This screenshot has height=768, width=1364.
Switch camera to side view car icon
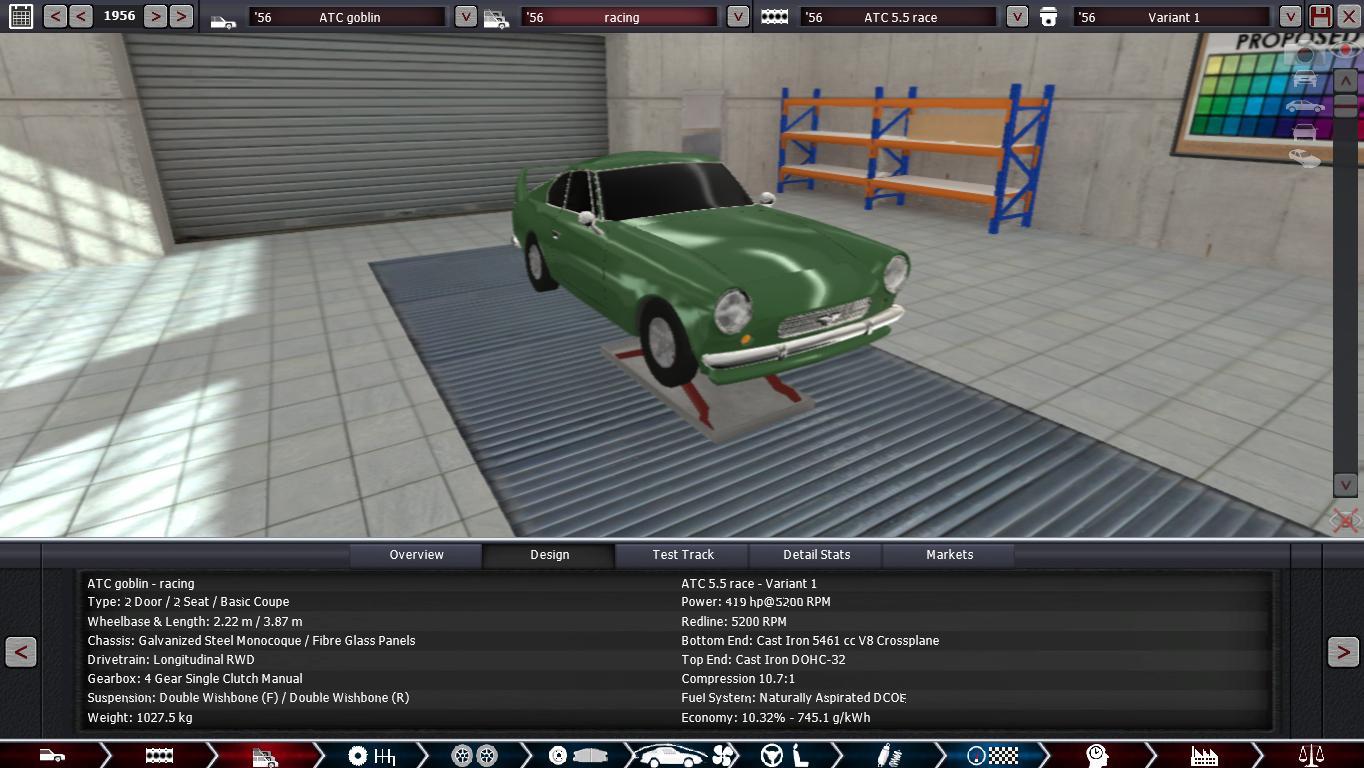(1304, 106)
